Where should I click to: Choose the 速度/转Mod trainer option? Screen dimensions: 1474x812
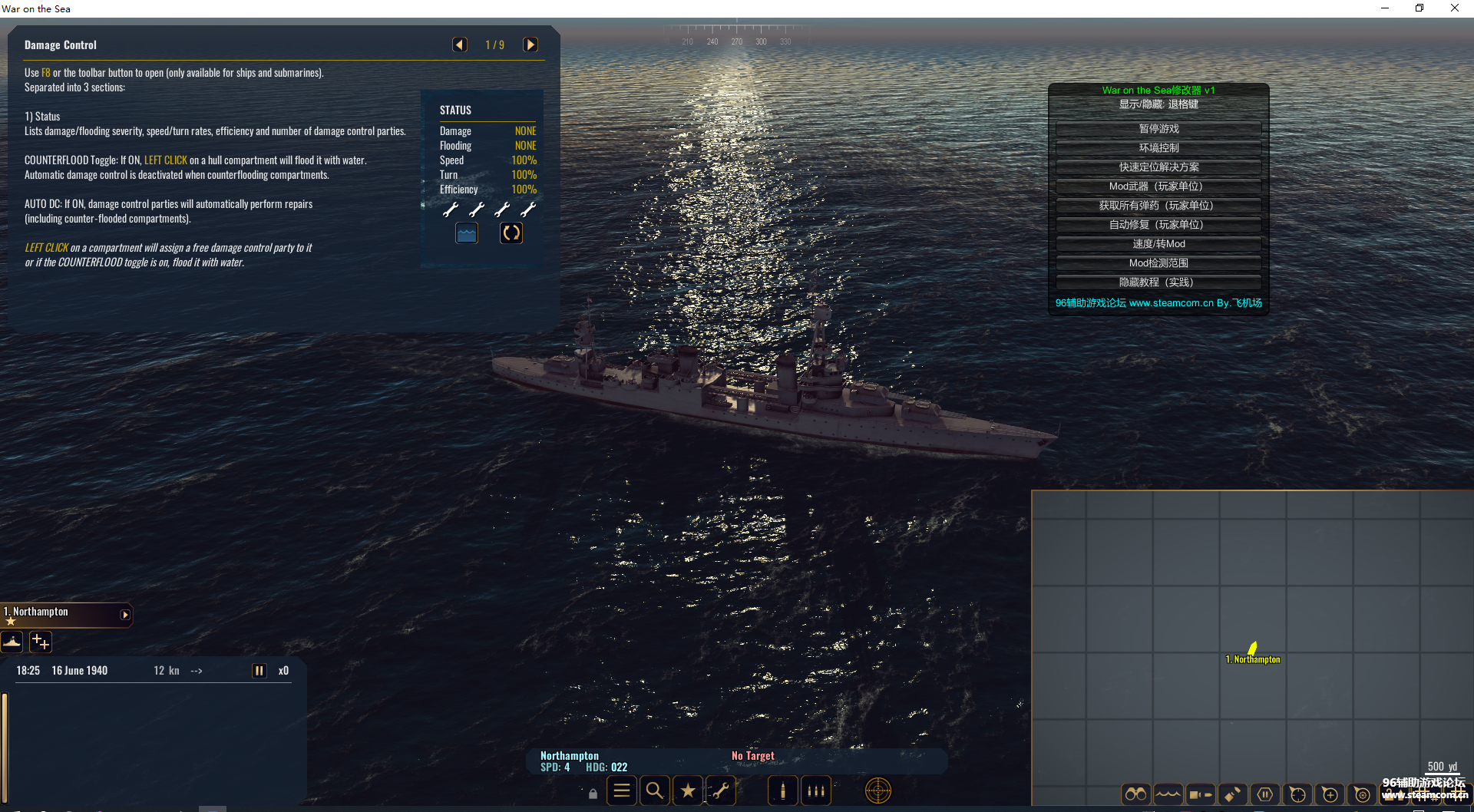(x=1158, y=244)
